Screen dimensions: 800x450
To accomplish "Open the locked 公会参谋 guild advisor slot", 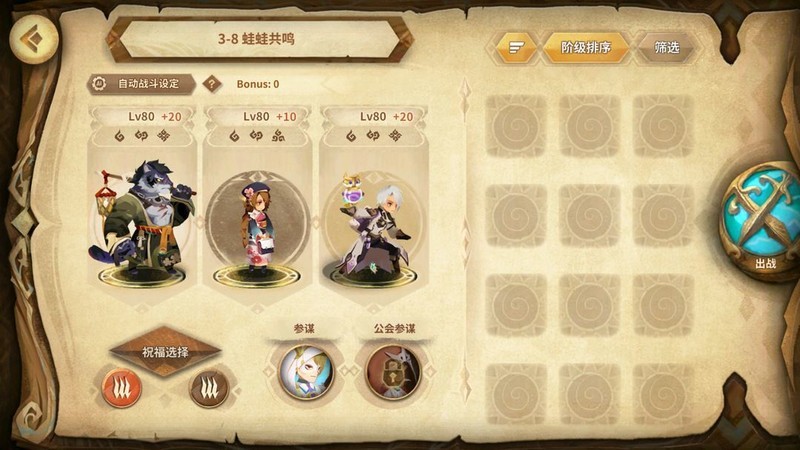I will [x=392, y=371].
